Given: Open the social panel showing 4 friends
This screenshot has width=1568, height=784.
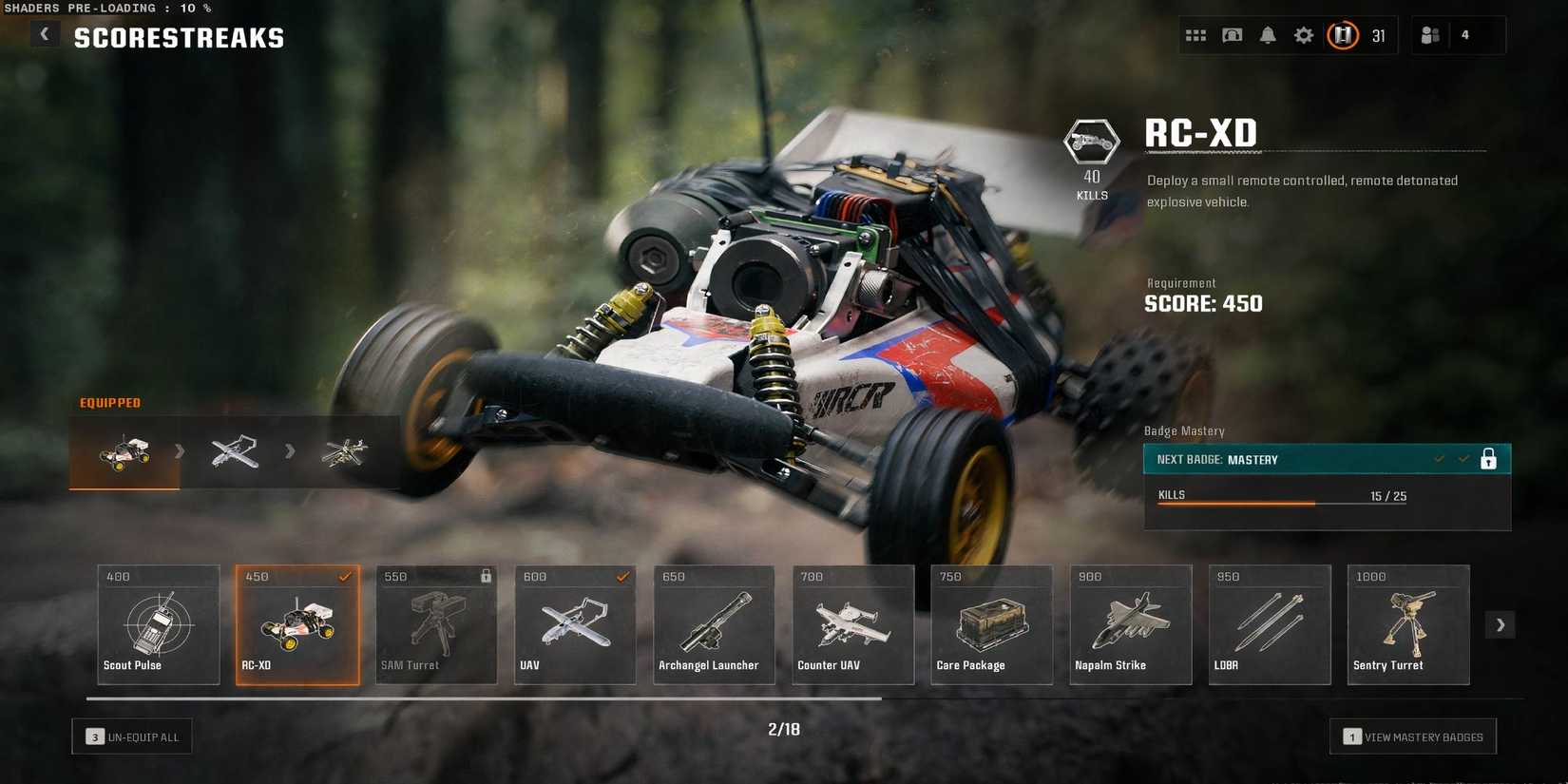Looking at the screenshot, I should [x=1429, y=34].
